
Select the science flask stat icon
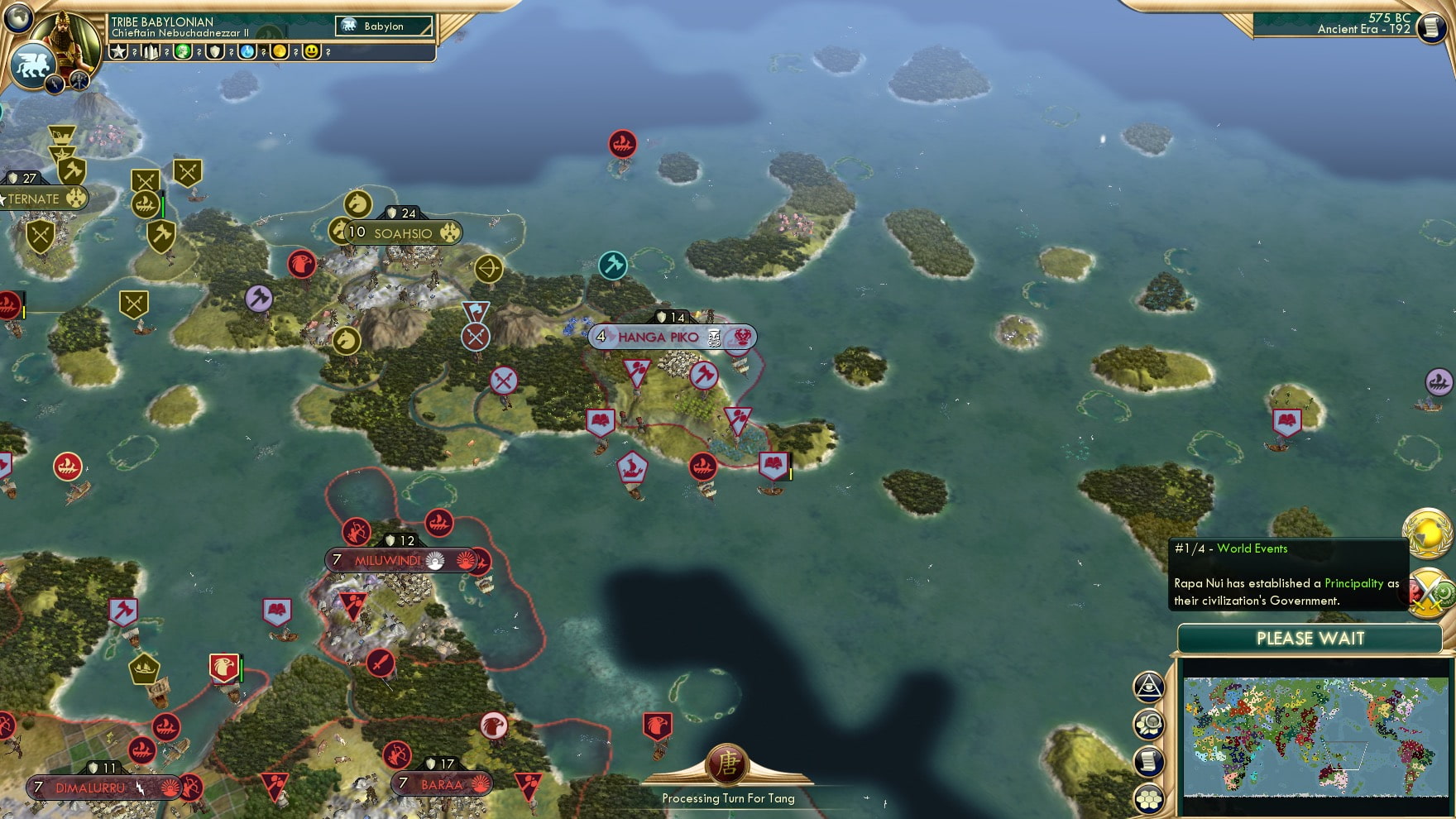pyautogui.click(x=248, y=51)
